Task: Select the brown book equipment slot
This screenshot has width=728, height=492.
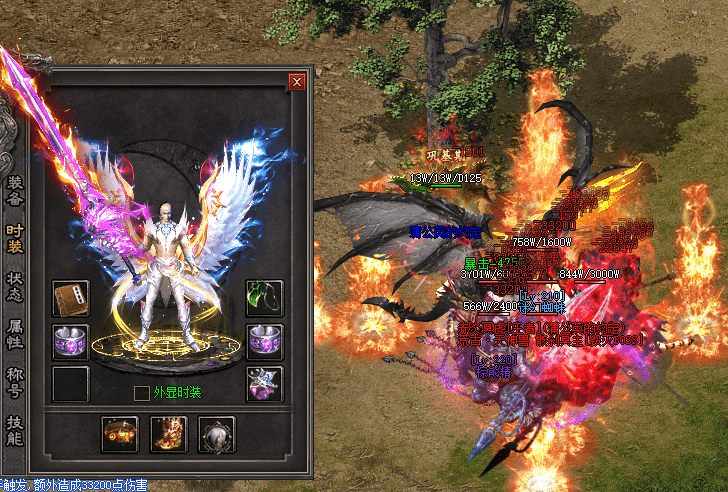Action: tap(71, 298)
